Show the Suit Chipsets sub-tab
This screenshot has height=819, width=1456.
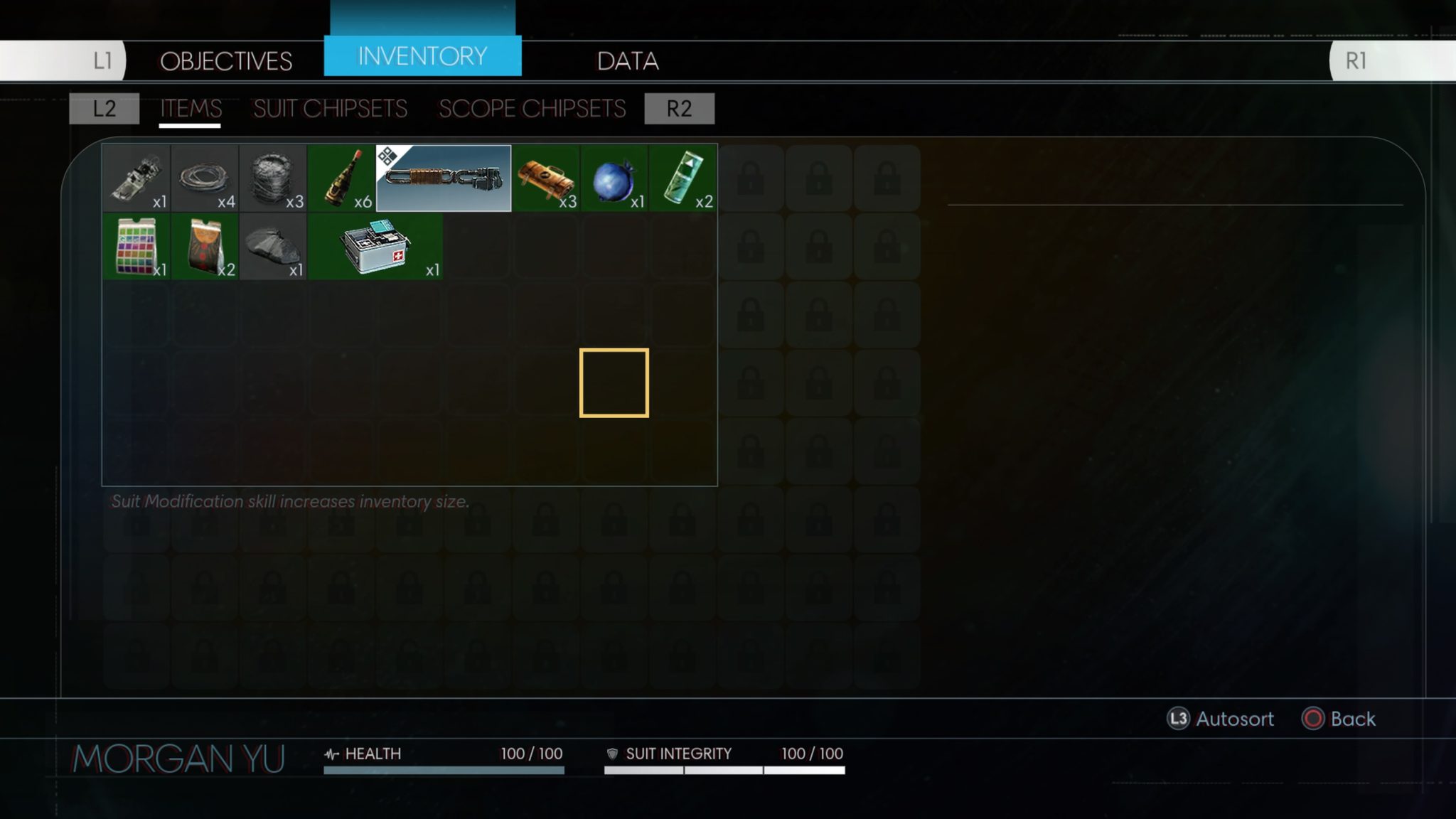point(330,109)
